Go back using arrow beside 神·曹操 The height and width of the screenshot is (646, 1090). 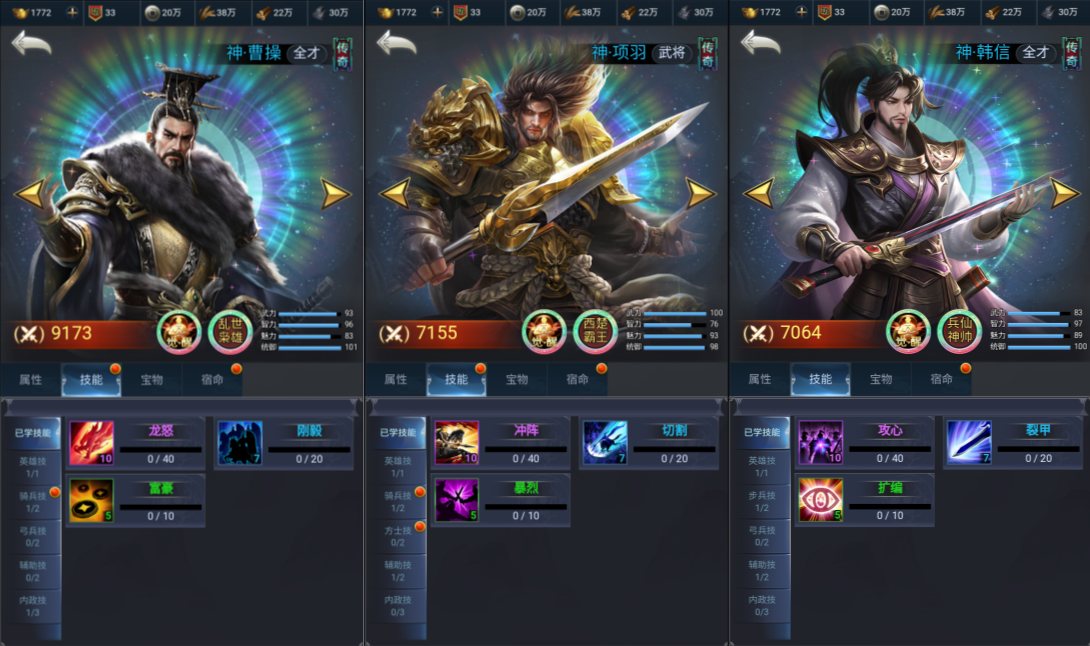click(x=31, y=44)
